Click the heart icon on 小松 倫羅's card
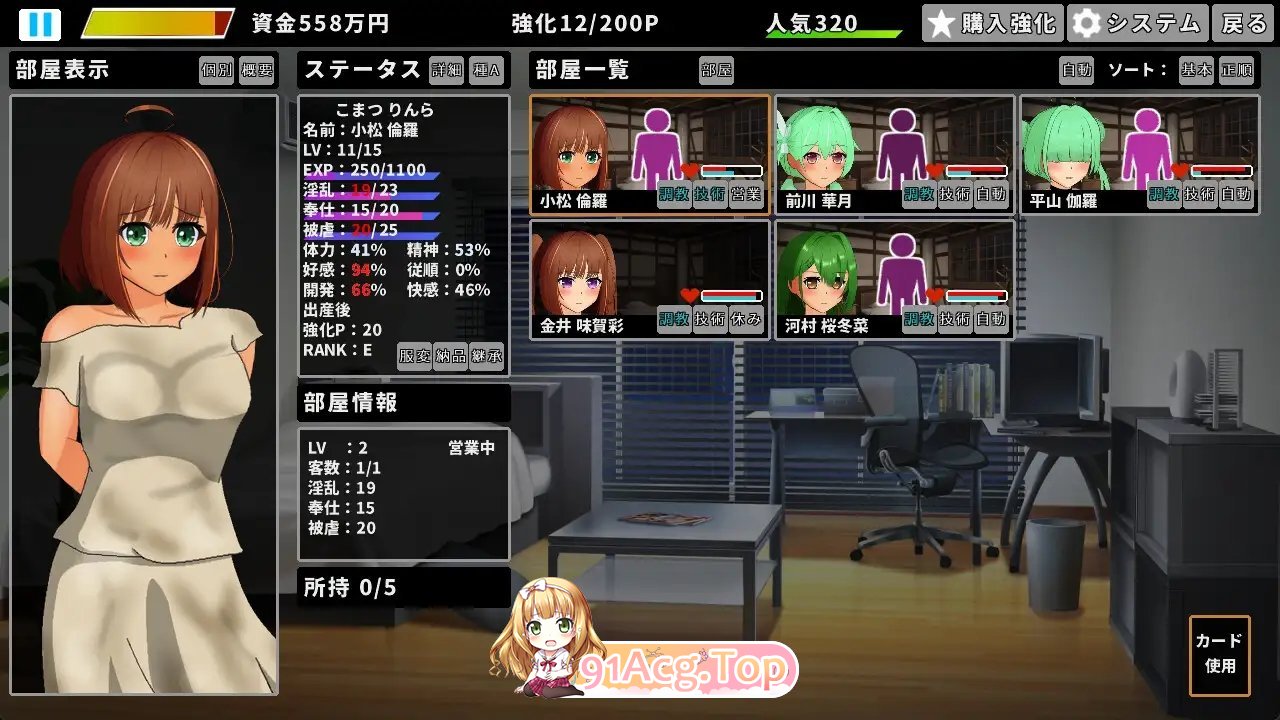1280x720 pixels. tap(692, 171)
